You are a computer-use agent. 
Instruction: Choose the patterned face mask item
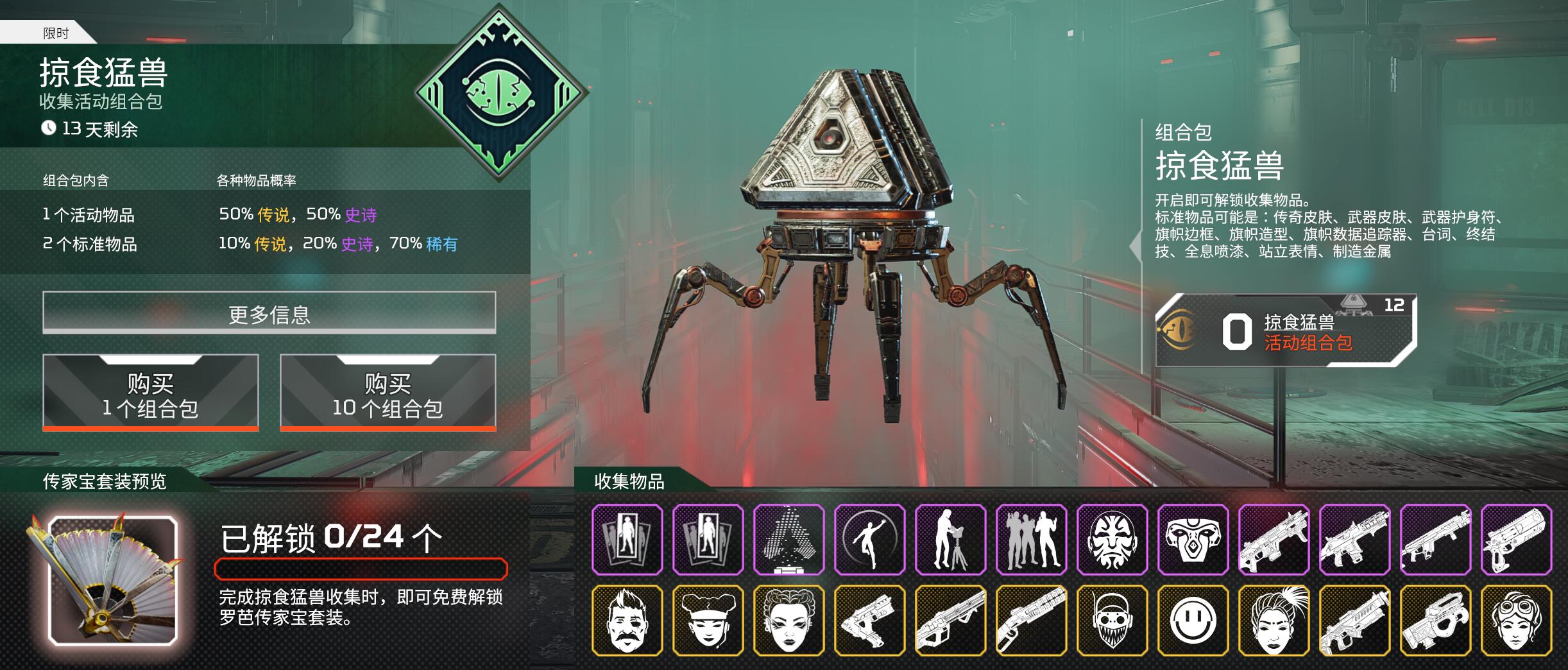(x=1112, y=539)
